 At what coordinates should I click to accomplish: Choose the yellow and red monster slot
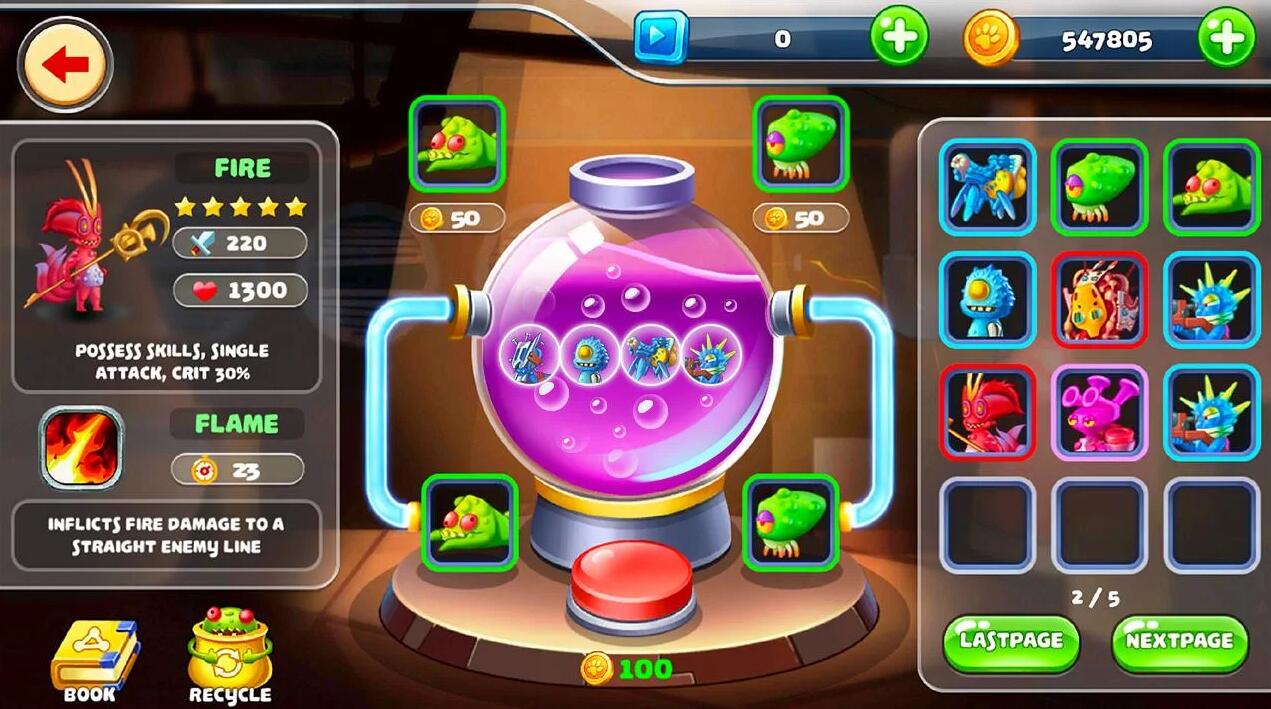point(1099,299)
